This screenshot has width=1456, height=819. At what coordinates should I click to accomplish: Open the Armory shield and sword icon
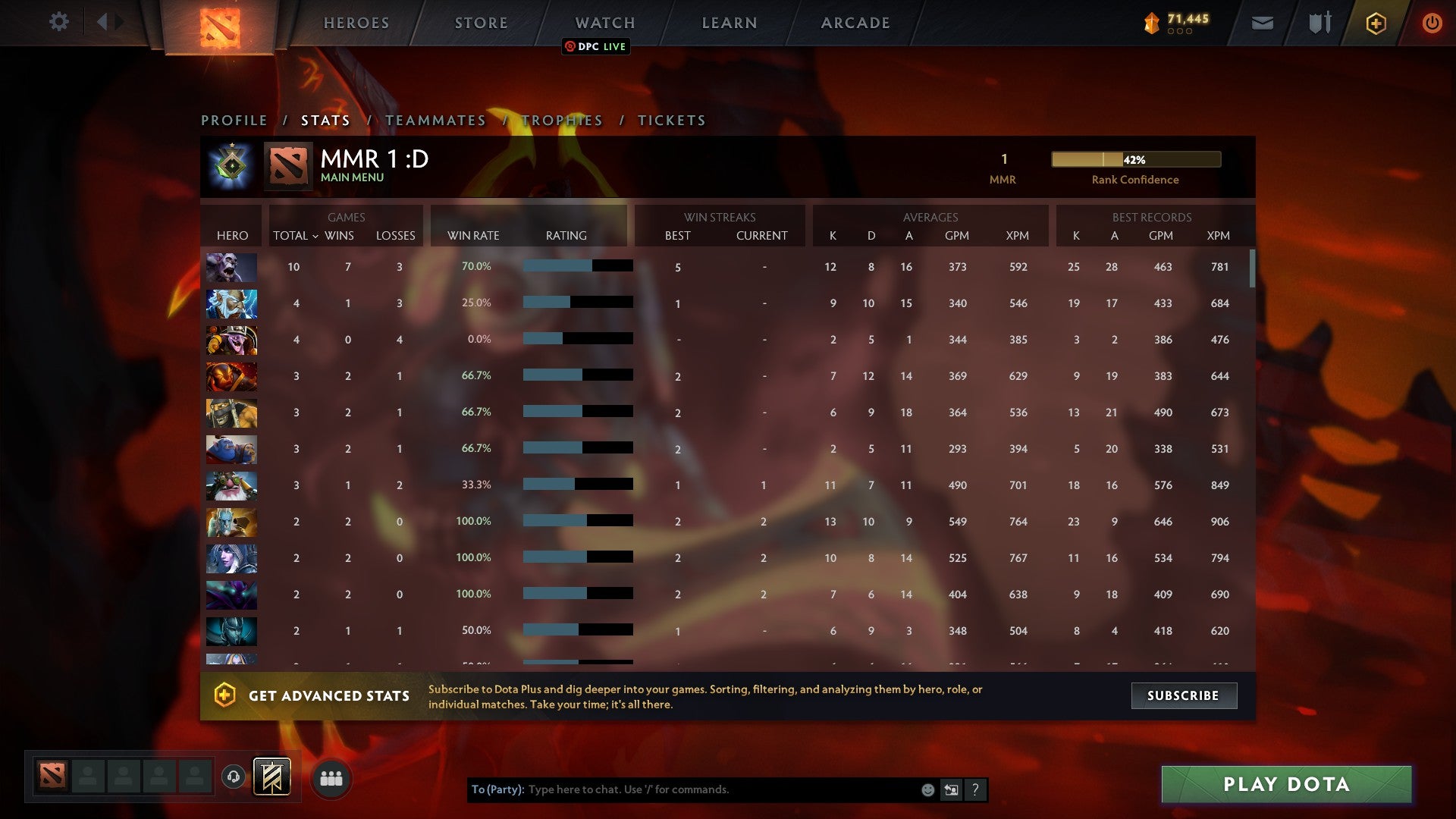coord(1319,23)
